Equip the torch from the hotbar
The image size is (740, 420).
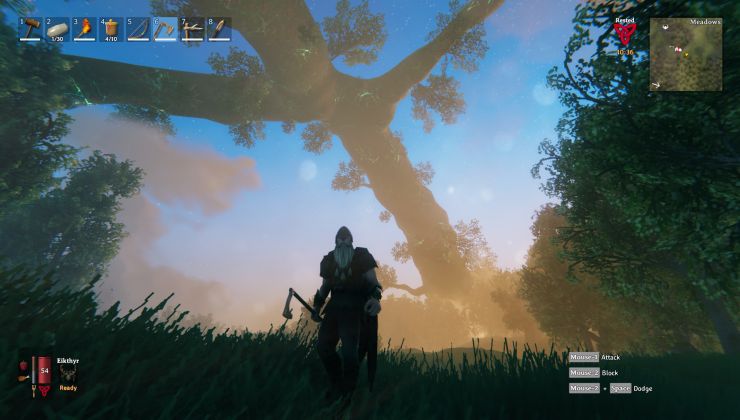tap(85, 28)
